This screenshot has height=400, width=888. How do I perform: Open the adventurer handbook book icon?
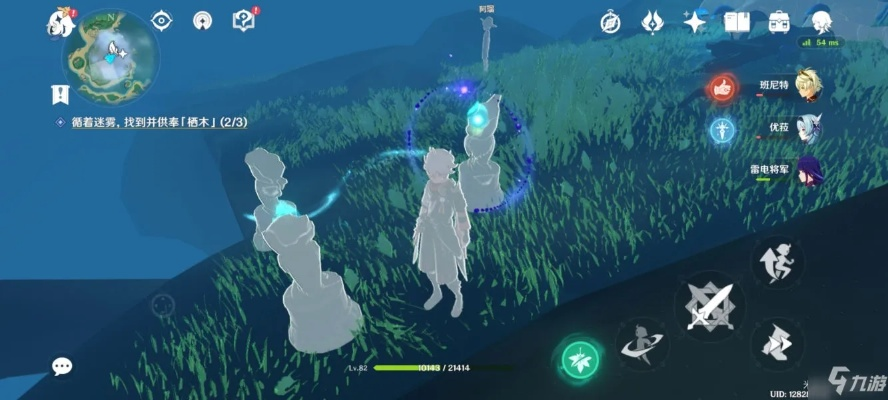(737, 21)
